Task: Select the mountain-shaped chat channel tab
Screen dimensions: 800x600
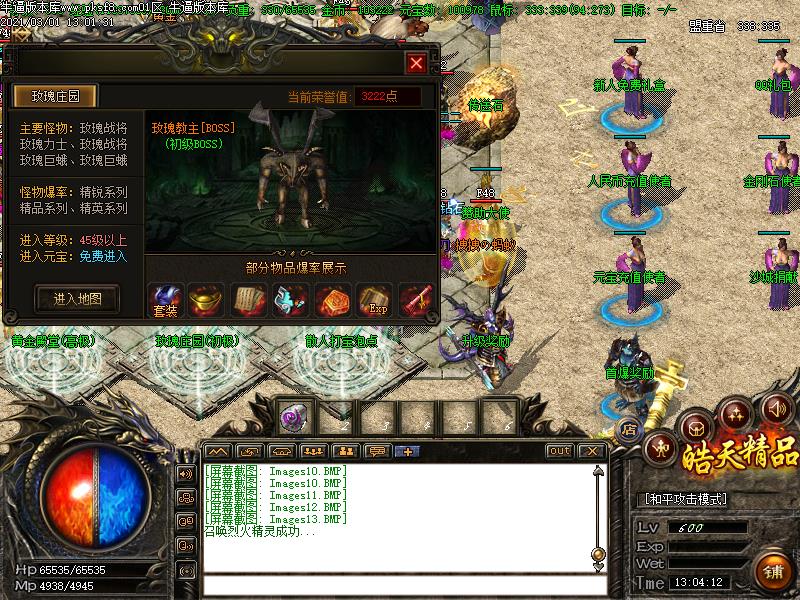Action: click(218, 451)
